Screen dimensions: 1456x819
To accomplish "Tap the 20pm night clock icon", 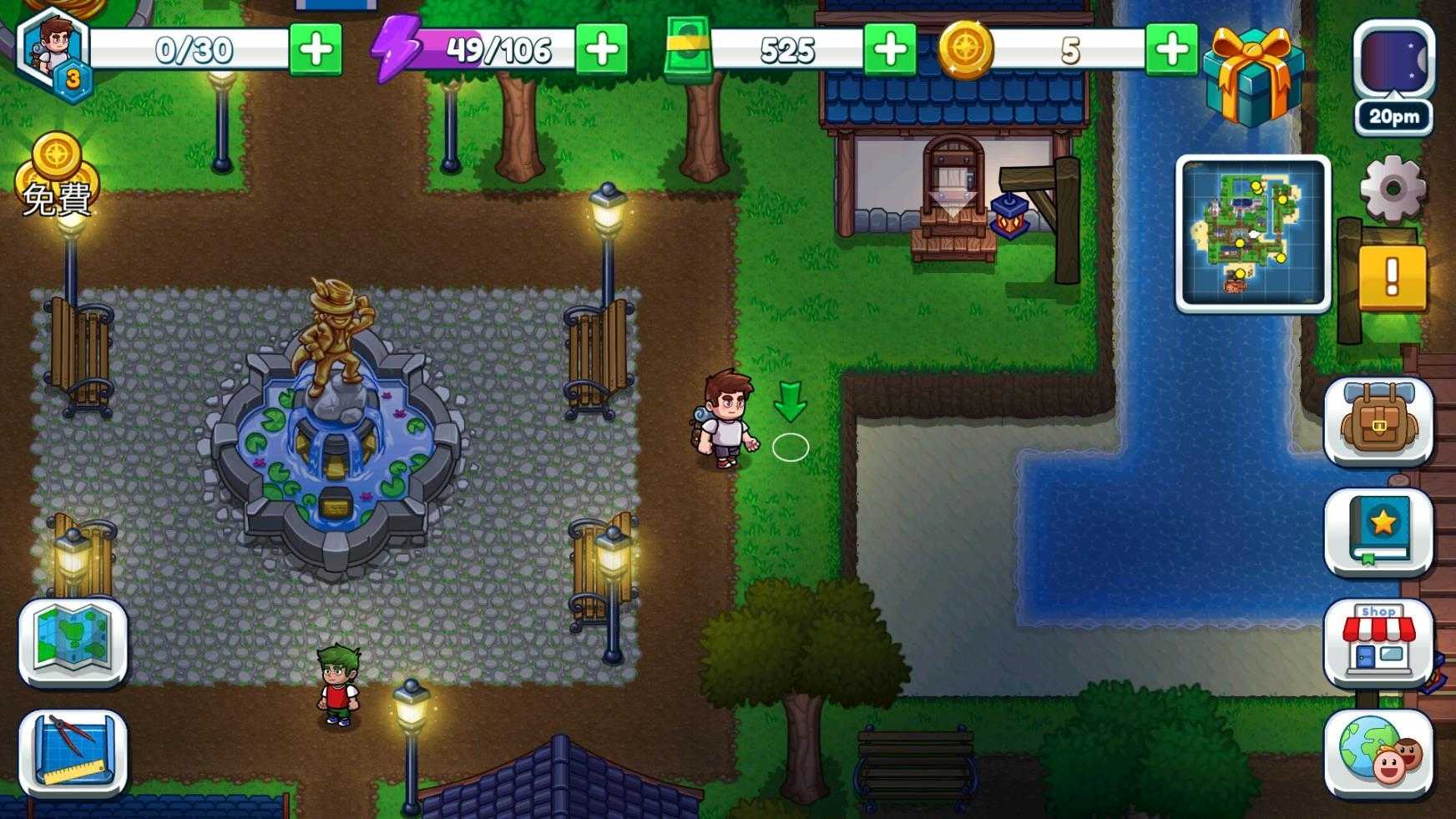I will [x=1393, y=77].
